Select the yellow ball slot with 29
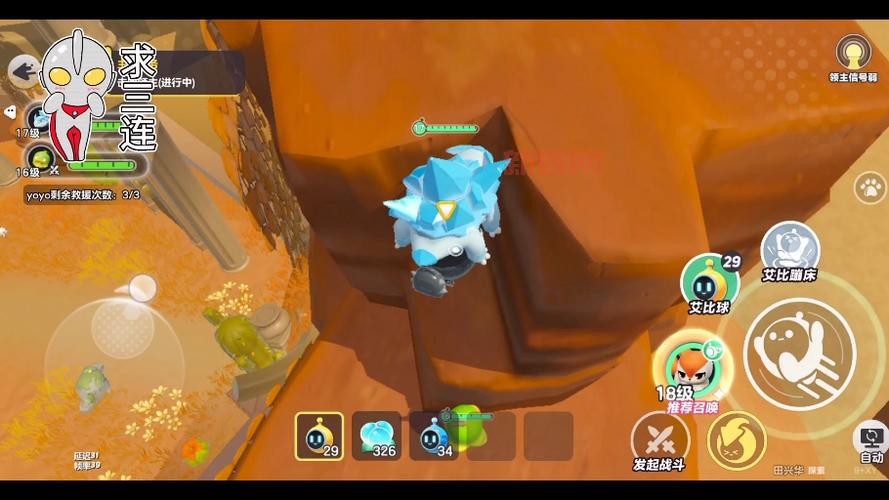The height and width of the screenshot is (500, 889). 319,436
